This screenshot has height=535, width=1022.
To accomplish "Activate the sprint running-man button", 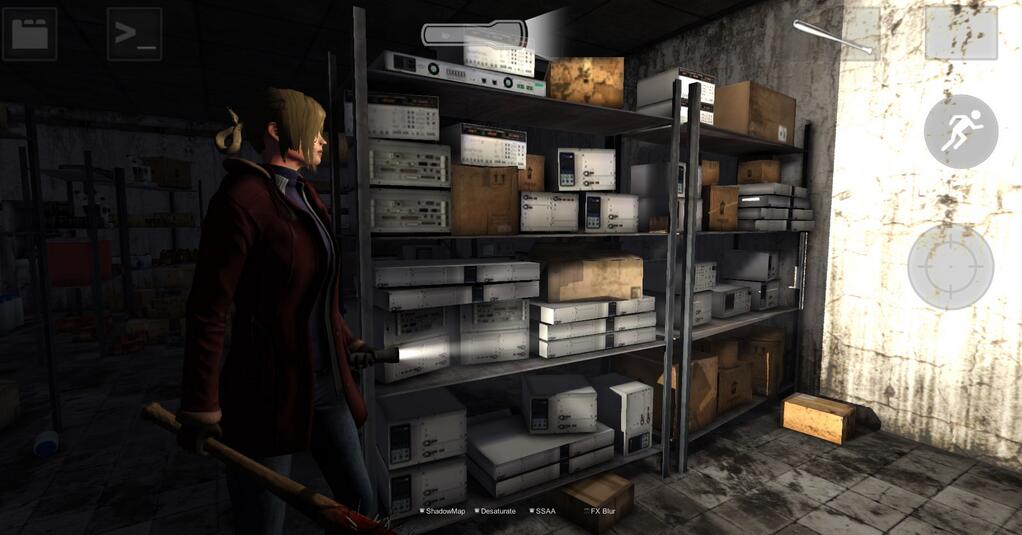I will 960,131.
